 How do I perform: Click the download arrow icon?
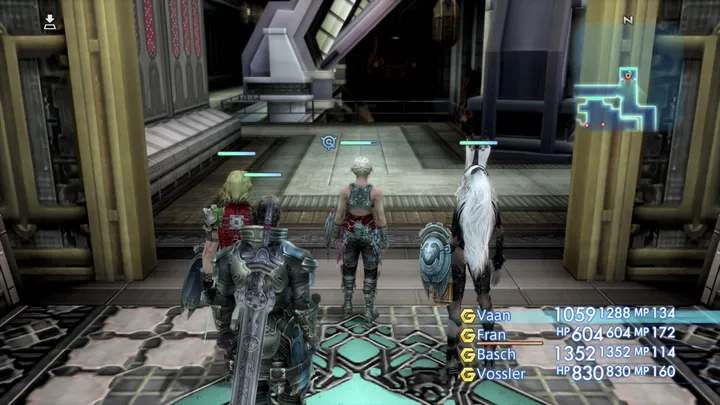[x=50, y=20]
